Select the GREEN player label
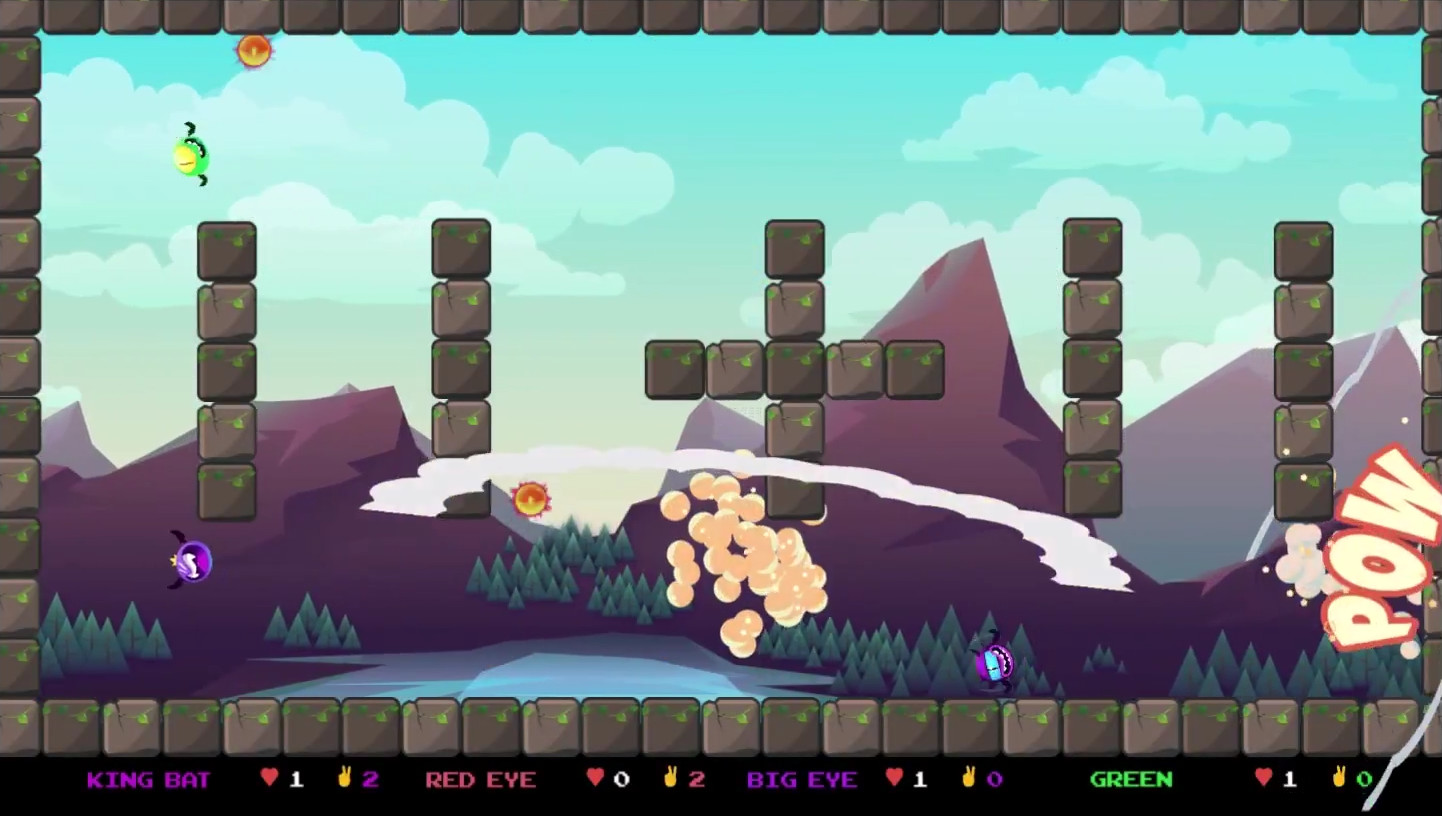The image size is (1442, 816). (x=1133, y=780)
